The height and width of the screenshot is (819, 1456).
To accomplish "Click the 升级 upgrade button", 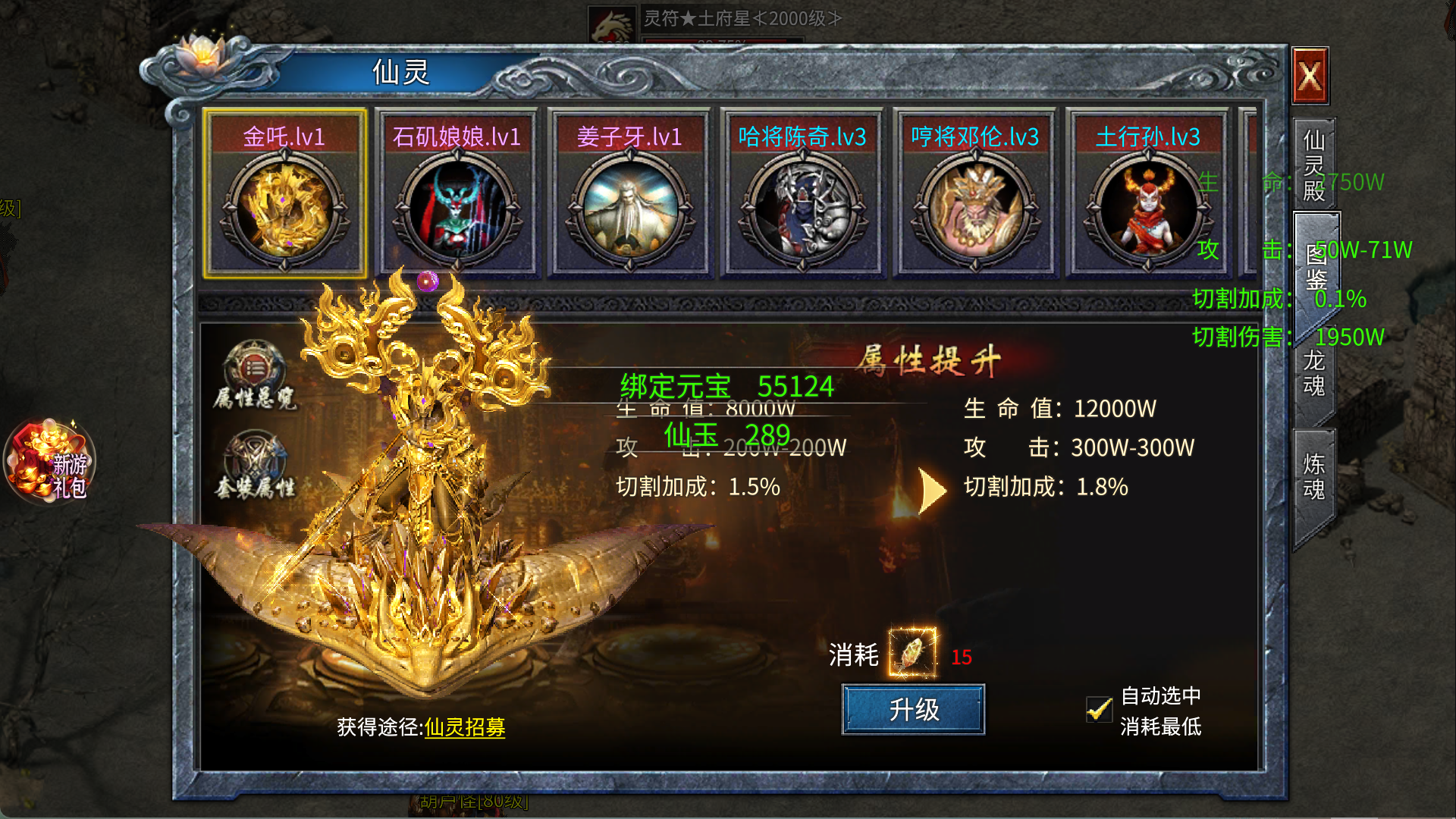I will (913, 710).
